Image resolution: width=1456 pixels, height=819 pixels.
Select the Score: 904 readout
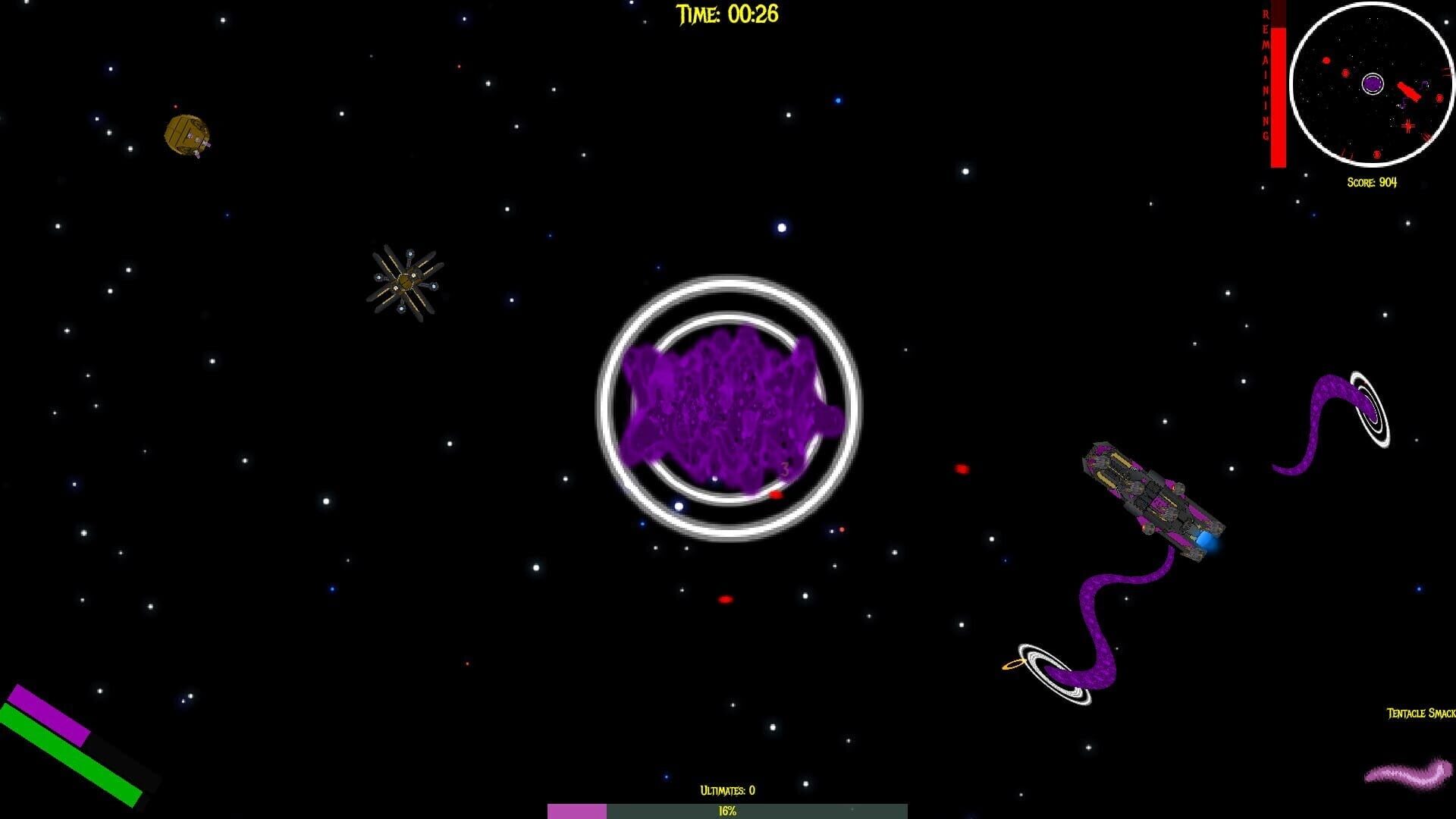[x=1373, y=182]
